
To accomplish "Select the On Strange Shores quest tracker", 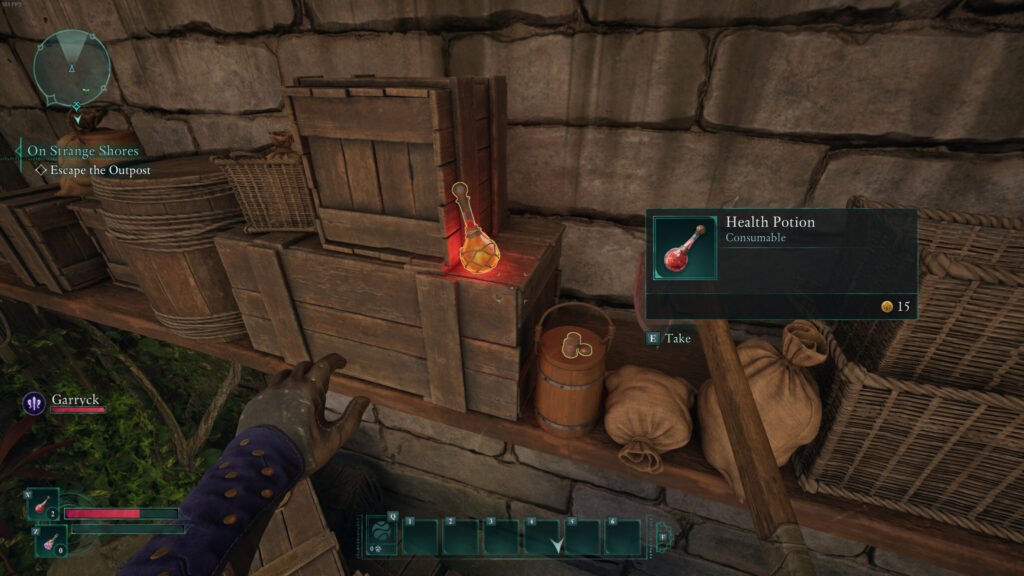I will click(83, 151).
